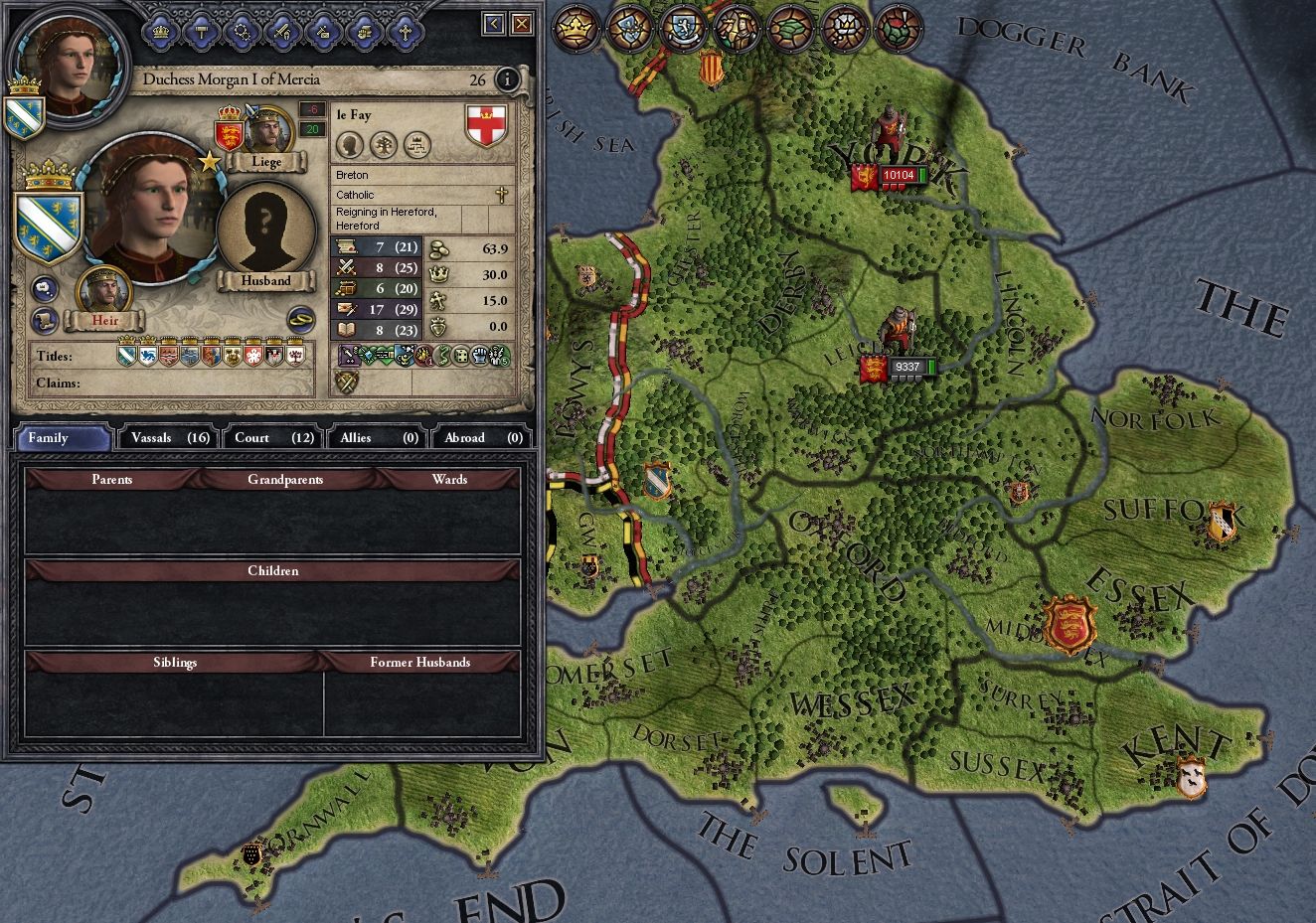
Task: Switch to the first map mode at screen top
Action: 576,30
